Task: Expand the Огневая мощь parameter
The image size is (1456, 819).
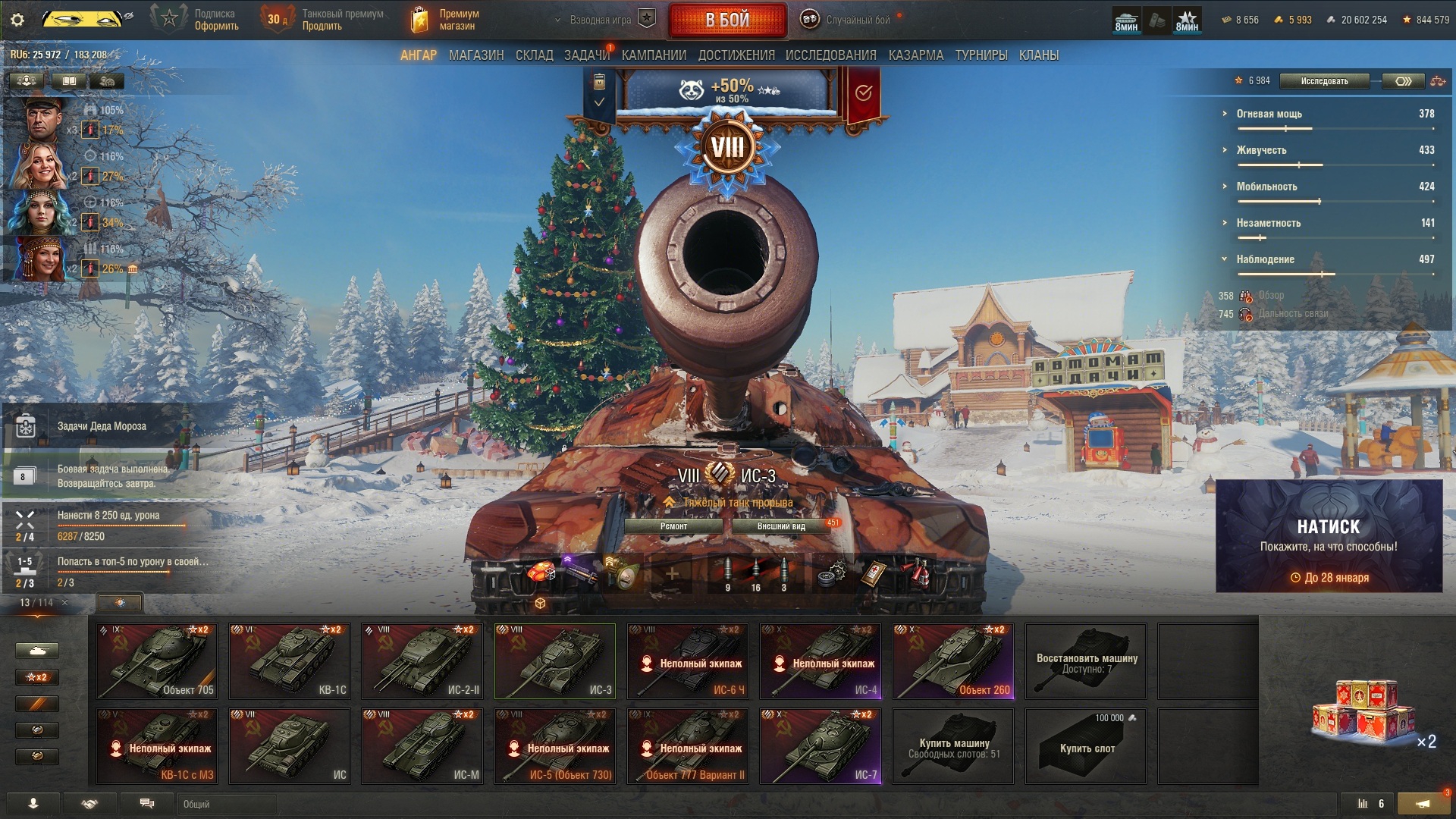Action: [1269, 114]
